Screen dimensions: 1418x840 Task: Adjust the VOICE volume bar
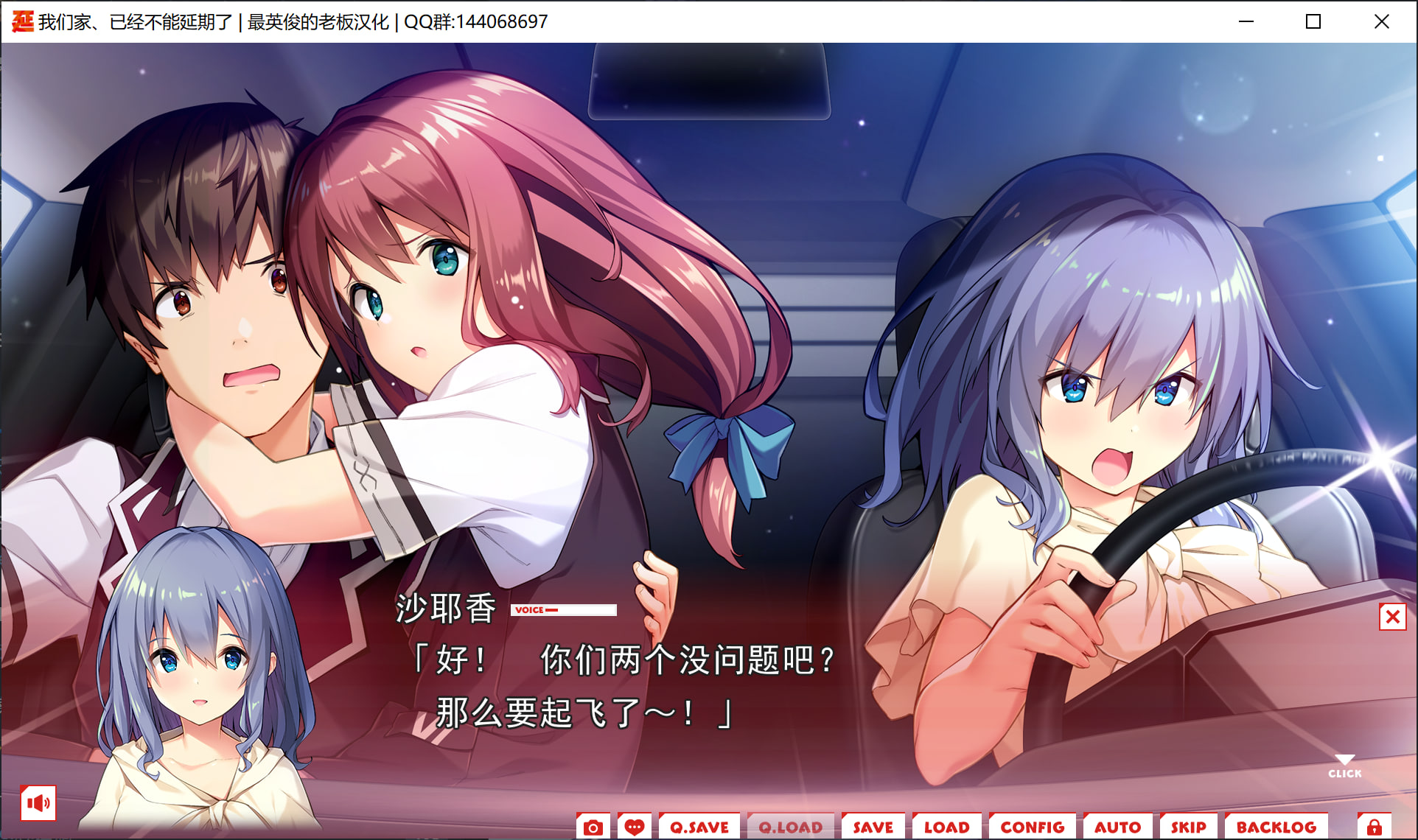564,610
